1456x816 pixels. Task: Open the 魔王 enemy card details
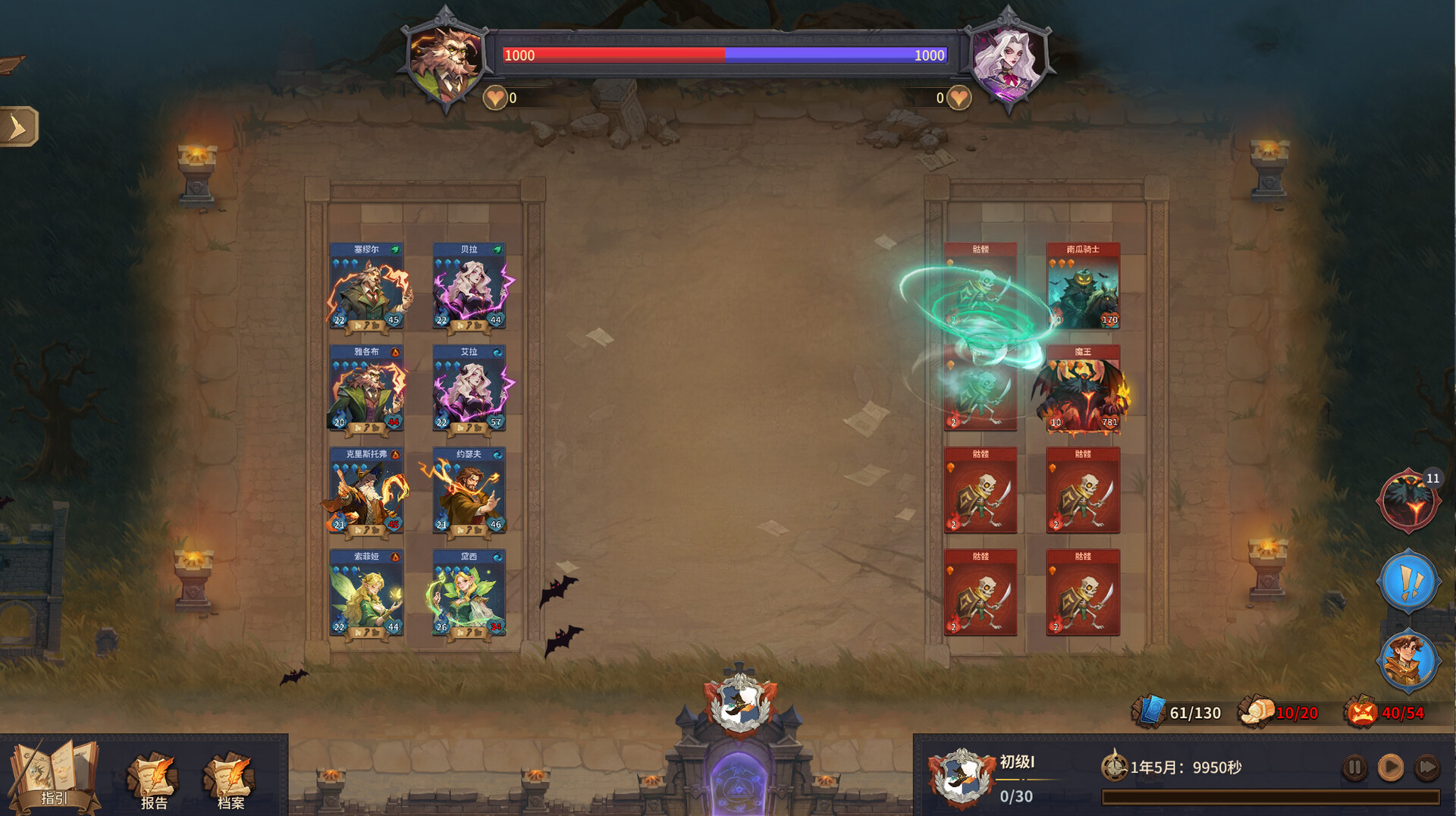pos(1084,388)
